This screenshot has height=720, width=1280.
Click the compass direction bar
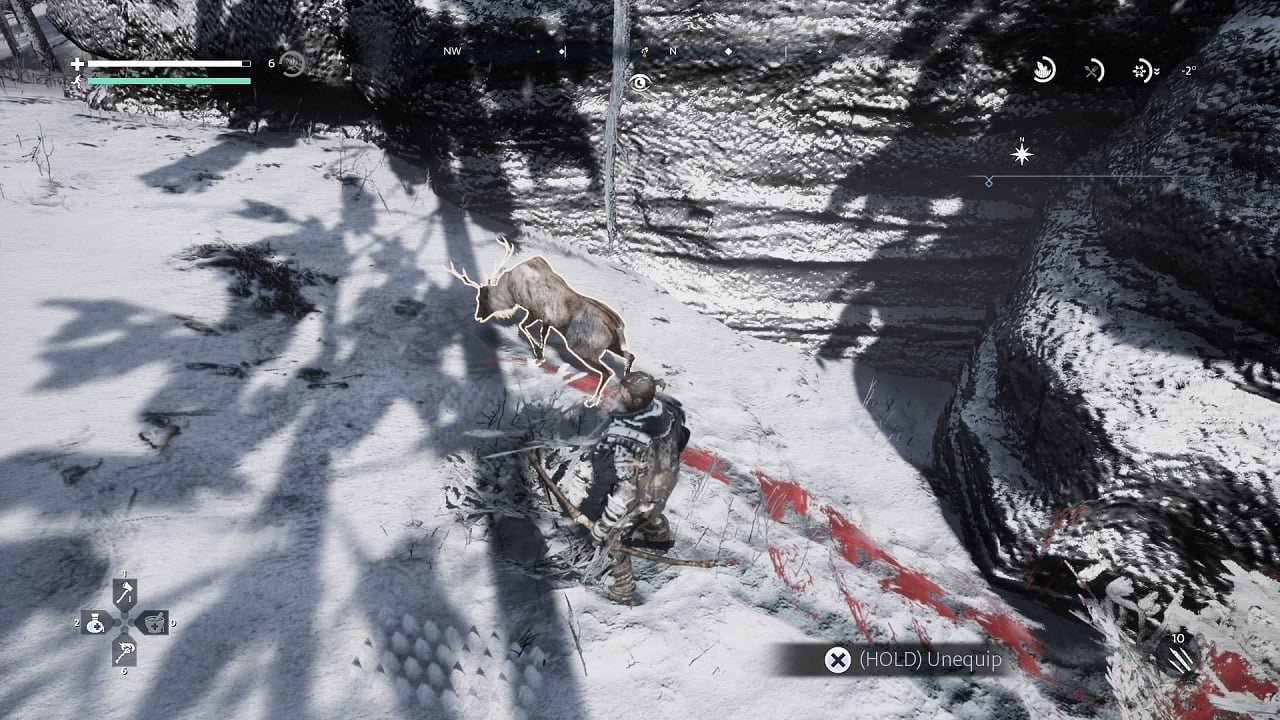(x=640, y=51)
